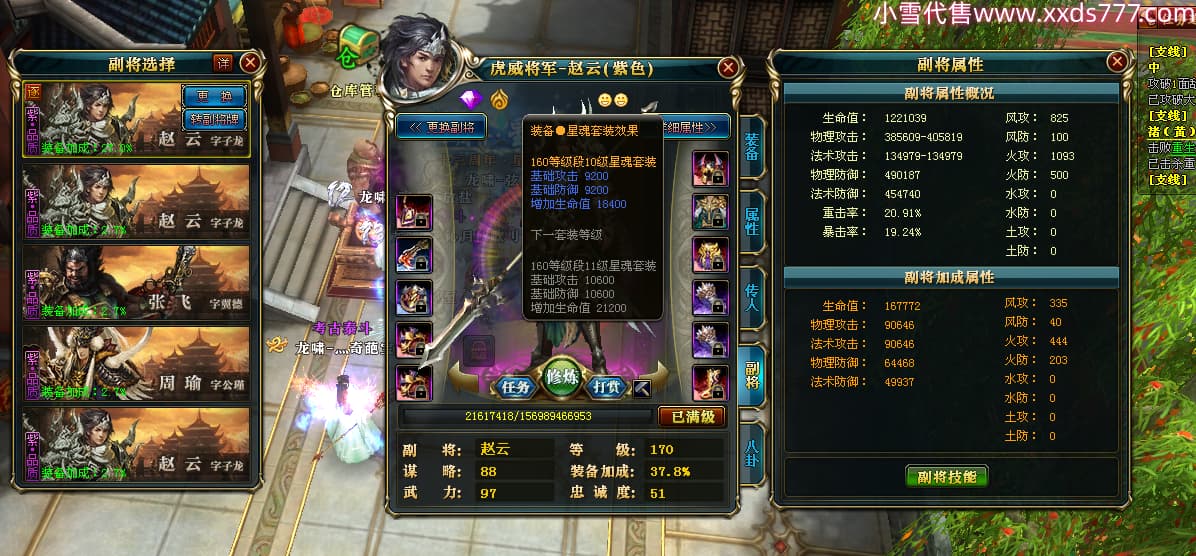1196x556 pixels.
Task: Click the 转副将牌 button
Action: point(214,118)
